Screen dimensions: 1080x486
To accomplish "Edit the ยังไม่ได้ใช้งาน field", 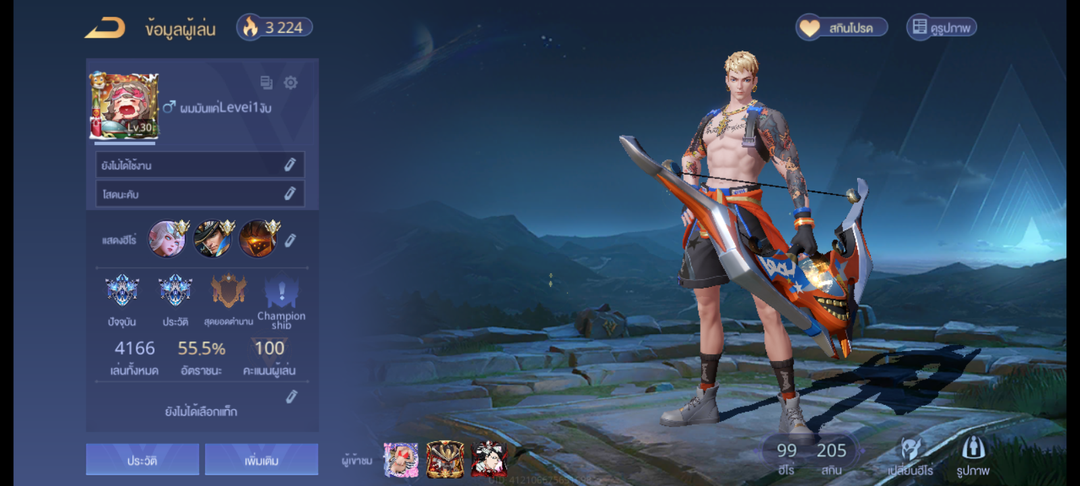I will (289, 165).
